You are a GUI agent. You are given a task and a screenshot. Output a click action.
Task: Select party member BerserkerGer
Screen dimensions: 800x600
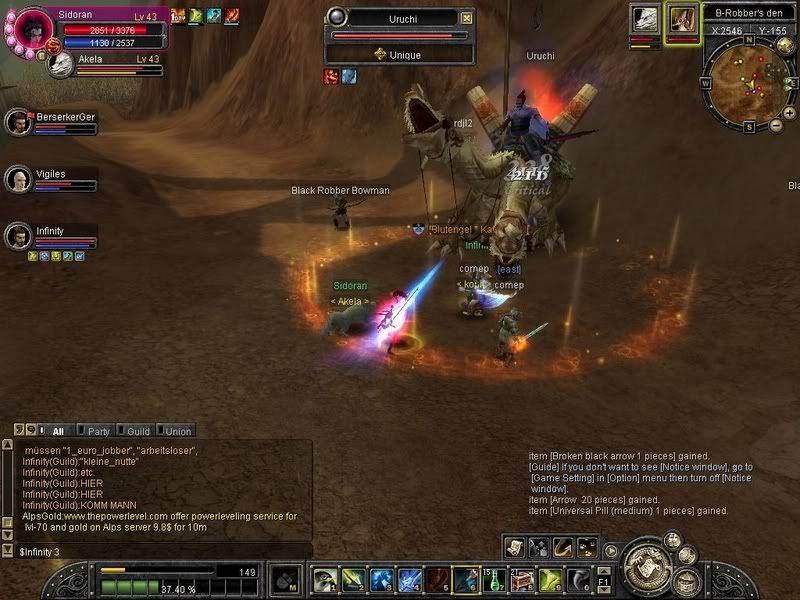coord(17,122)
